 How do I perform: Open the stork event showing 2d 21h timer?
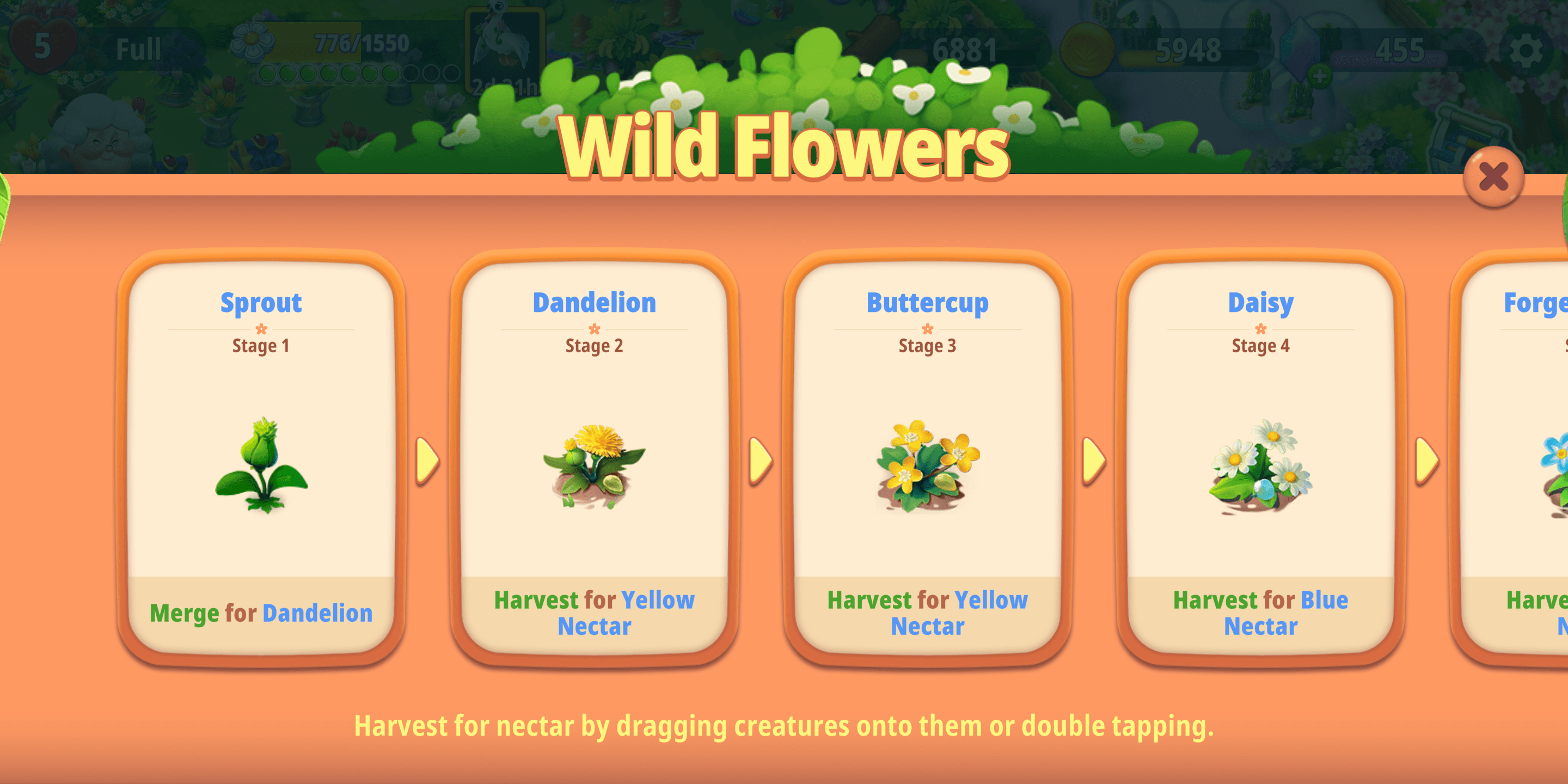click(x=504, y=52)
